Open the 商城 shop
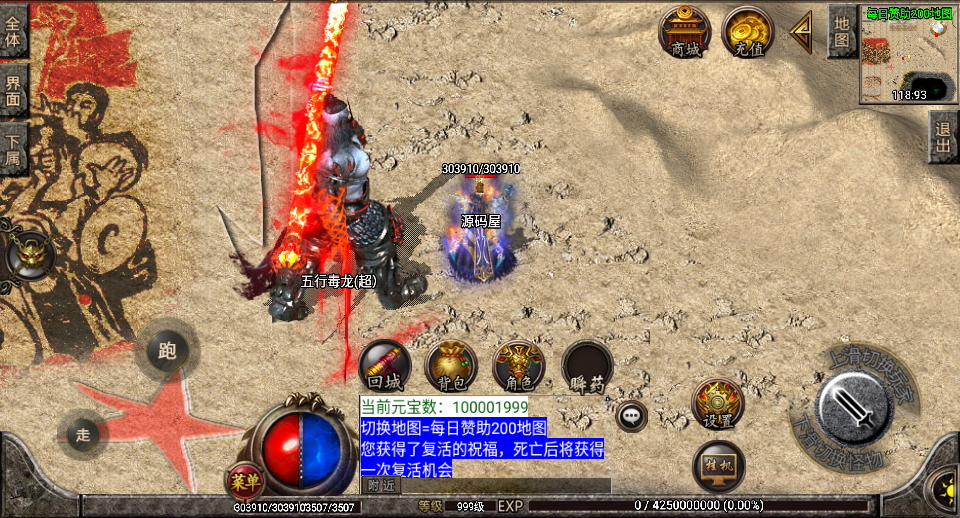The height and width of the screenshot is (518, 960). pos(685,32)
